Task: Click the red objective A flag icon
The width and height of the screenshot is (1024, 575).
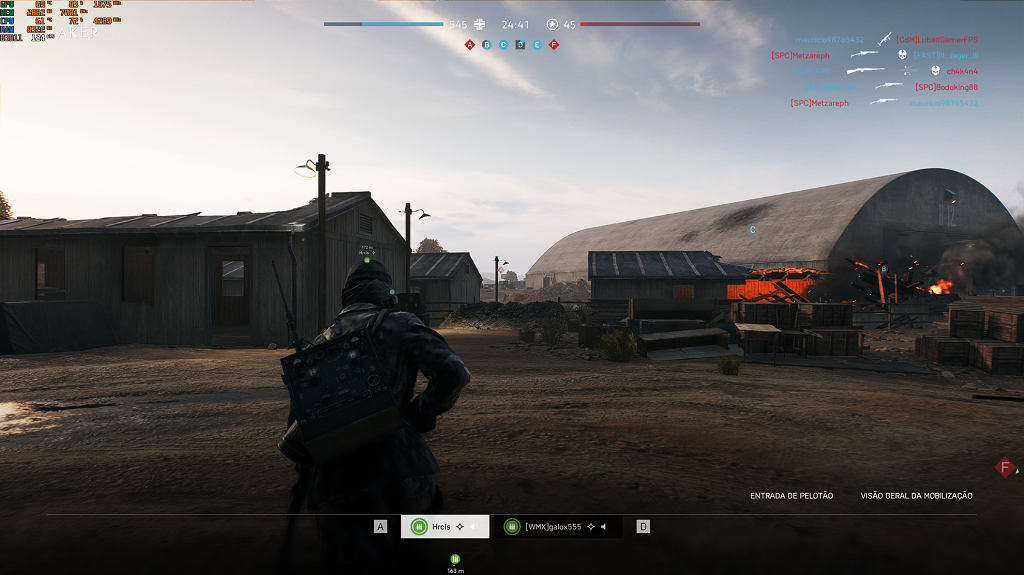Action: (x=470, y=45)
